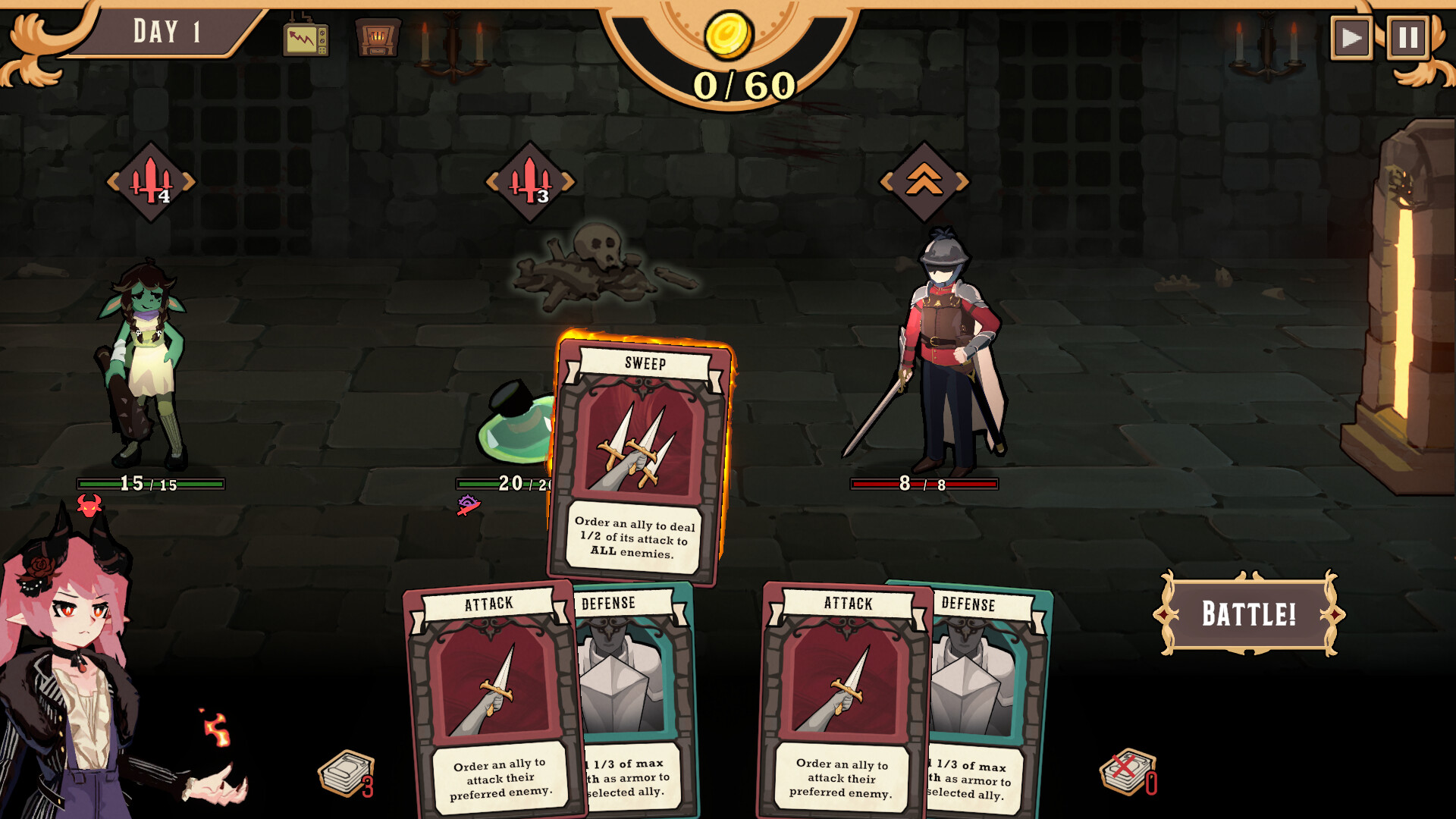Click the attack power icon above the goblin
This screenshot has width=1456, height=819.
154,180
